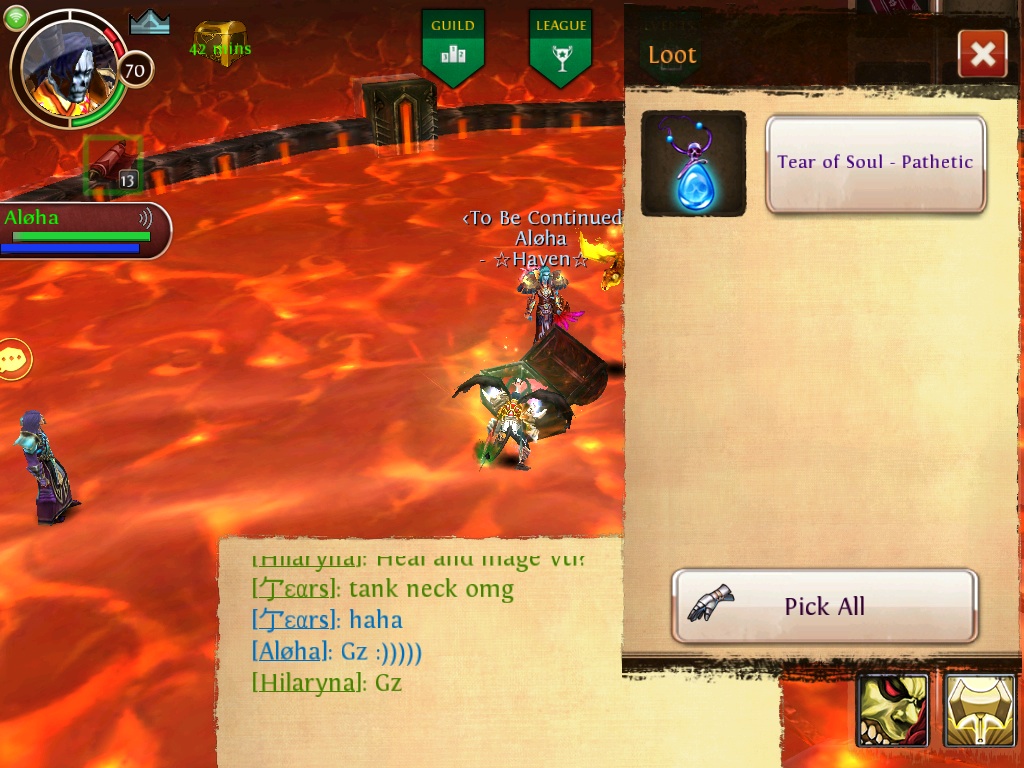Image resolution: width=1024 pixels, height=768 pixels.
Task: Open the chat speech bubble button
Action: point(15,359)
